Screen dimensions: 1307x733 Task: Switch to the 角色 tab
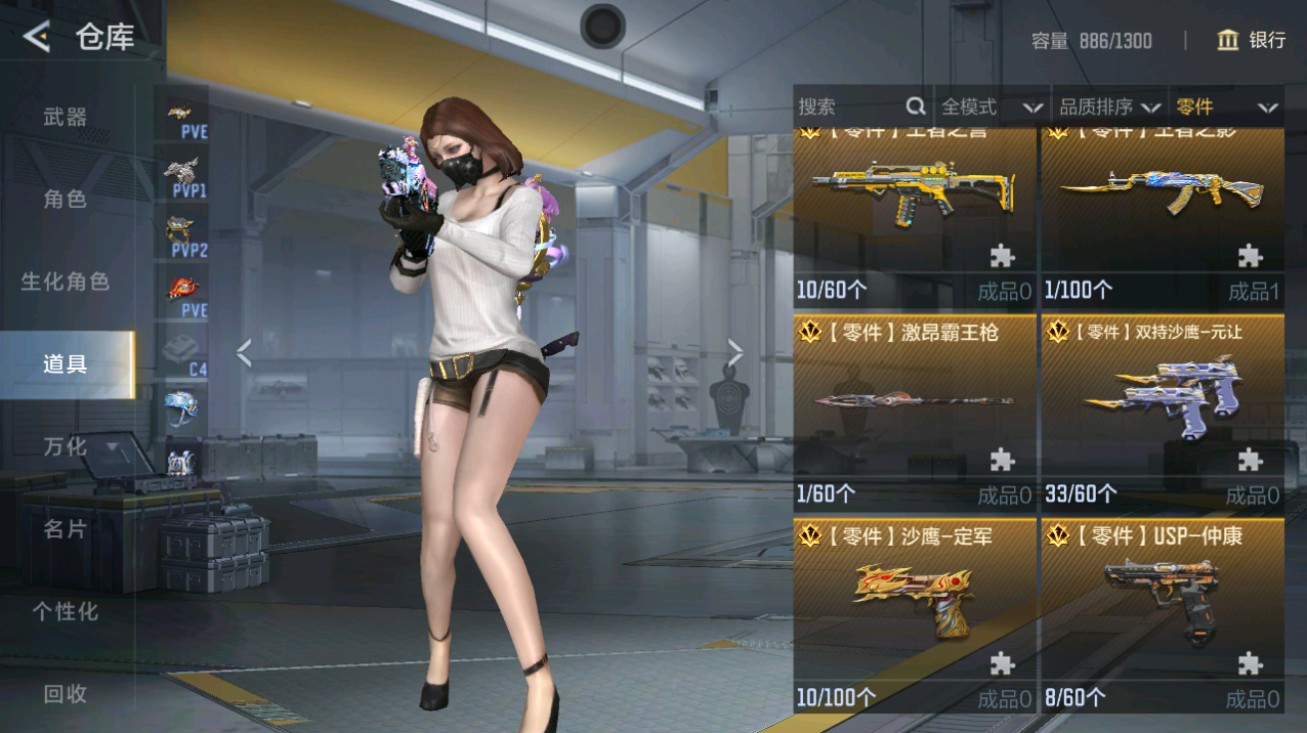[x=62, y=199]
